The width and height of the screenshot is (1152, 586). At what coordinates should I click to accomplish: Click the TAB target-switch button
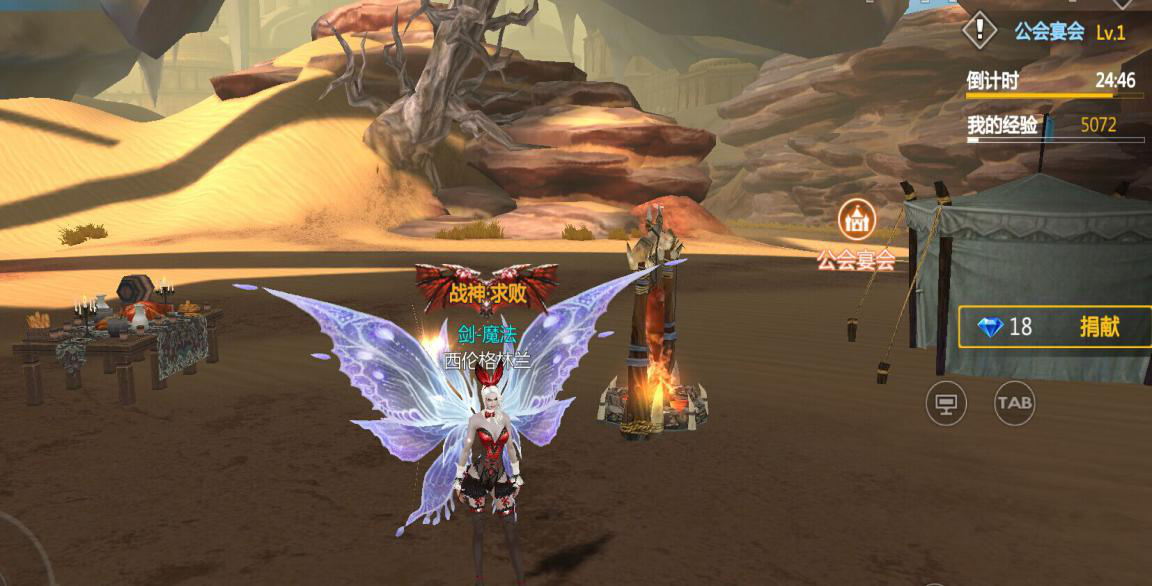coord(1014,403)
